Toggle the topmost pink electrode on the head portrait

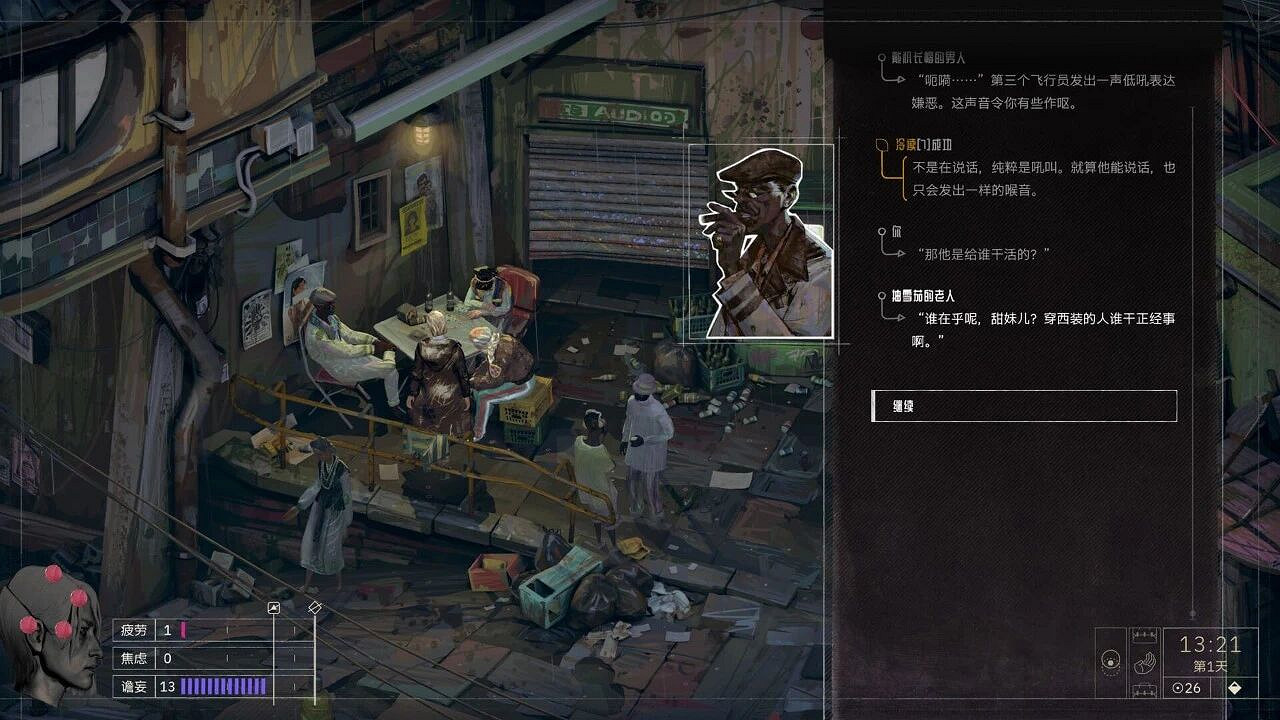tap(52, 574)
